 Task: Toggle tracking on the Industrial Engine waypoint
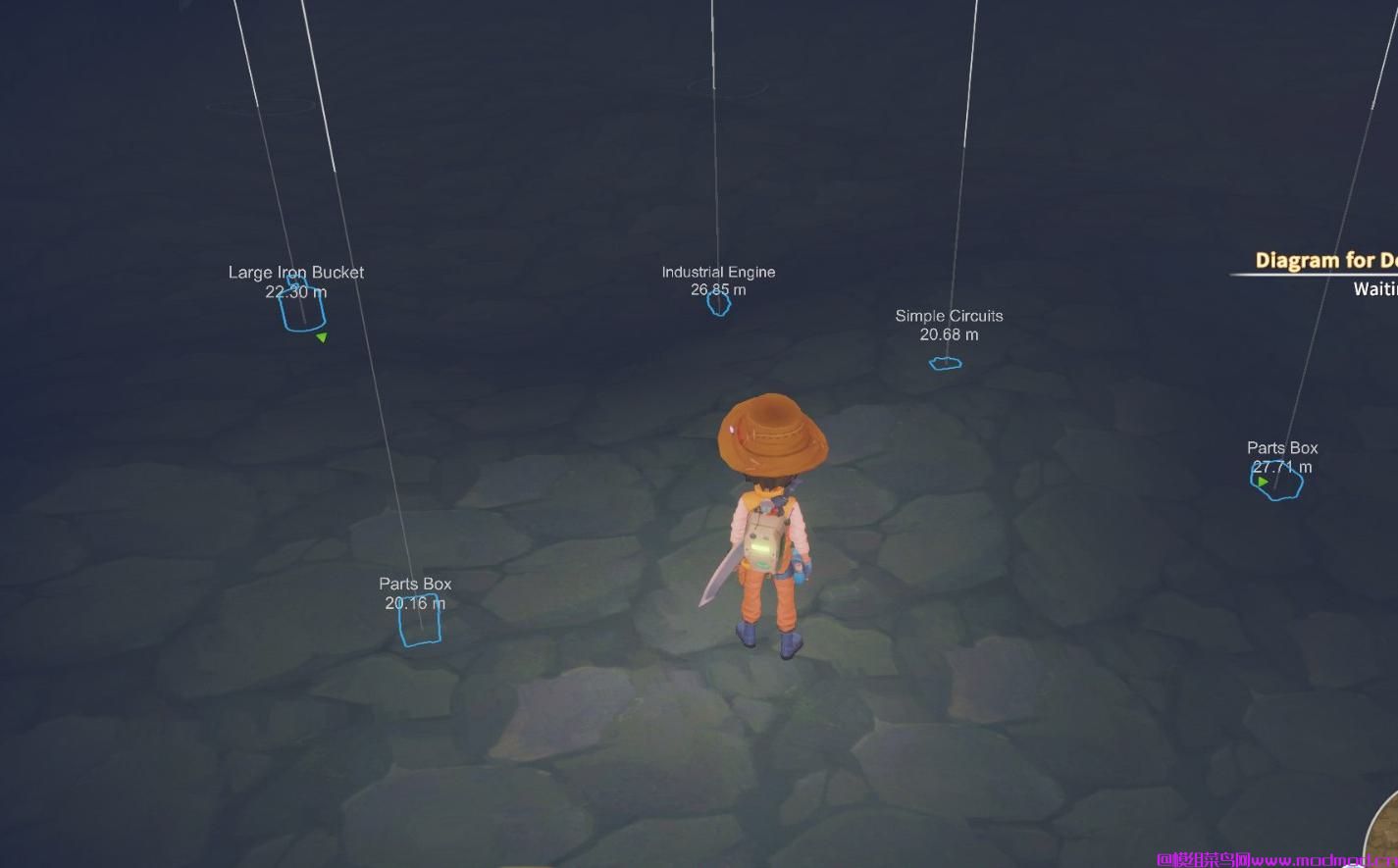[x=718, y=304]
